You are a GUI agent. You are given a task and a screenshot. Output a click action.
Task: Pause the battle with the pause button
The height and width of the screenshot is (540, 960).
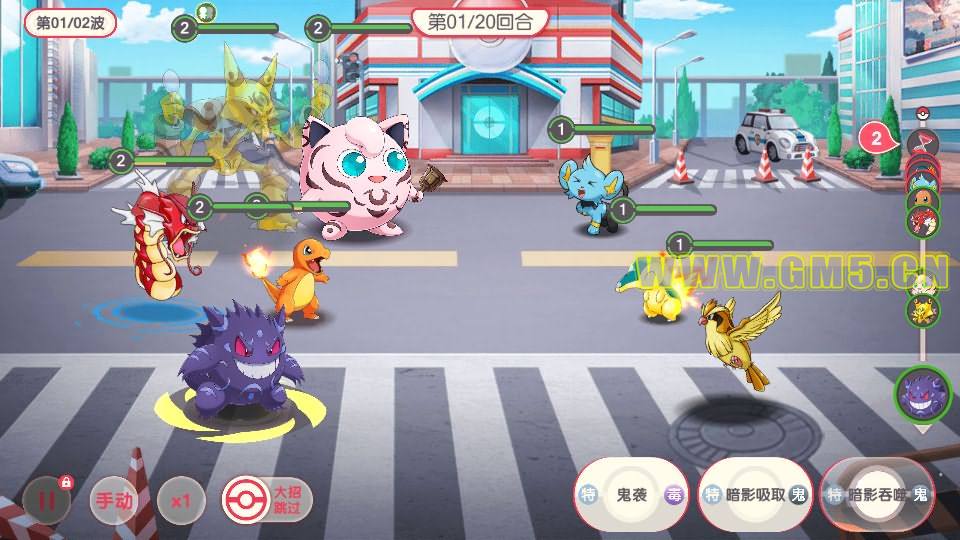coord(46,499)
